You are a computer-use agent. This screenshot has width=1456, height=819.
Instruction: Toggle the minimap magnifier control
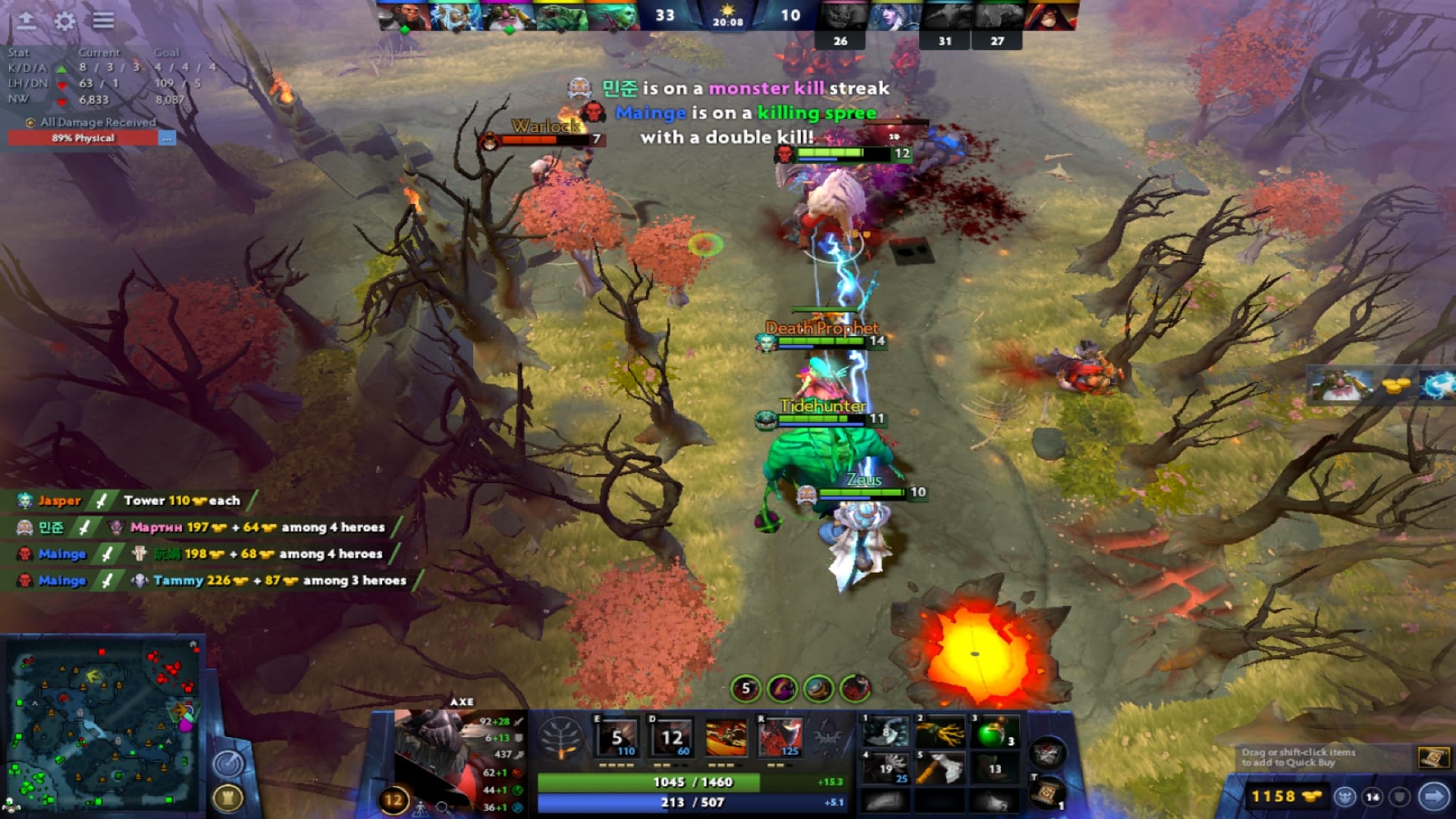pos(442,808)
